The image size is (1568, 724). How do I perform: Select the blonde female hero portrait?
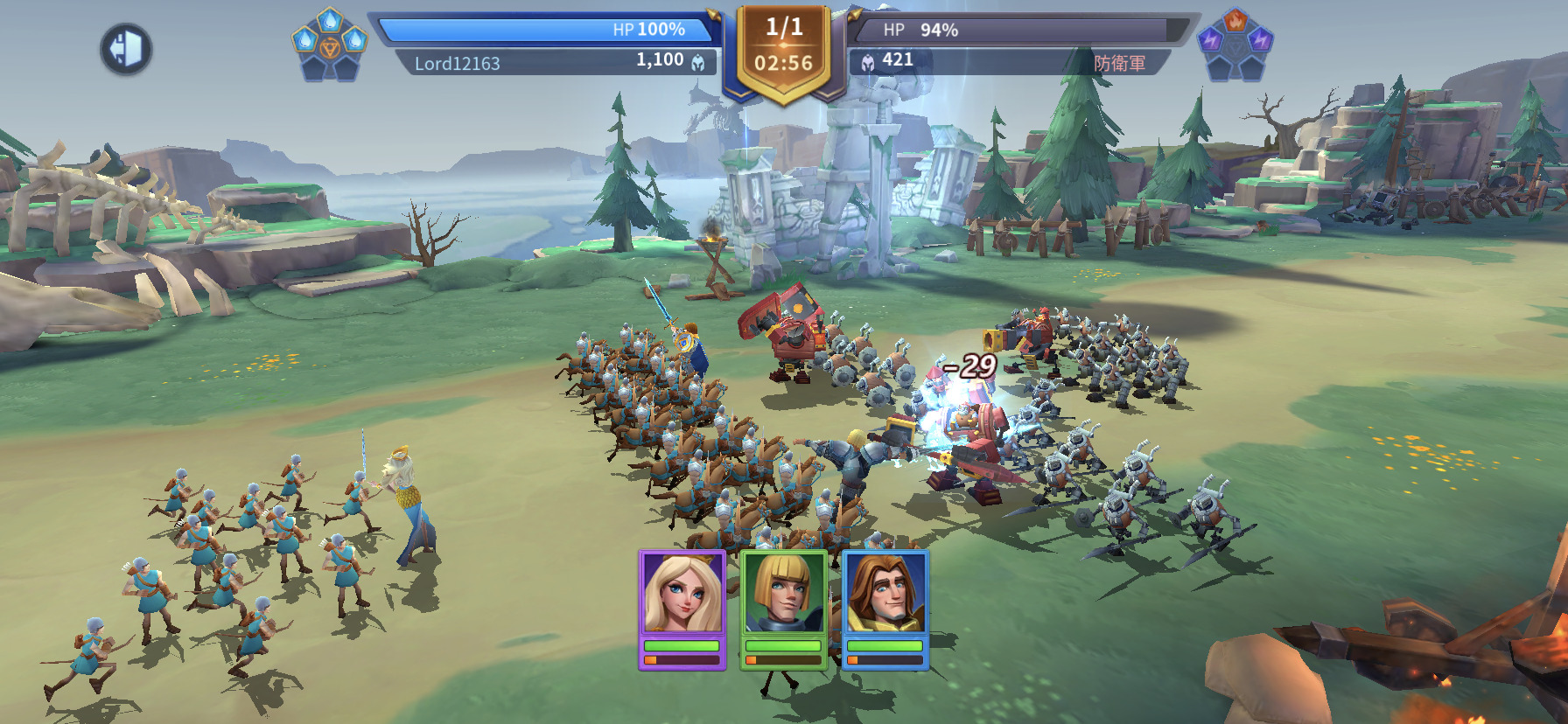682,595
